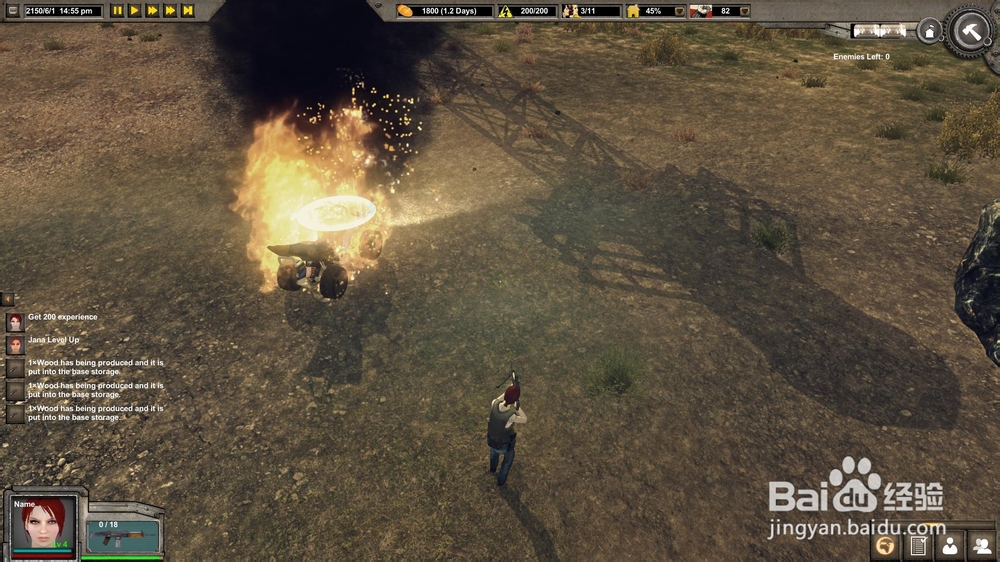Select the rifle weapon slot
This screenshot has width=1000, height=562.
point(122,537)
